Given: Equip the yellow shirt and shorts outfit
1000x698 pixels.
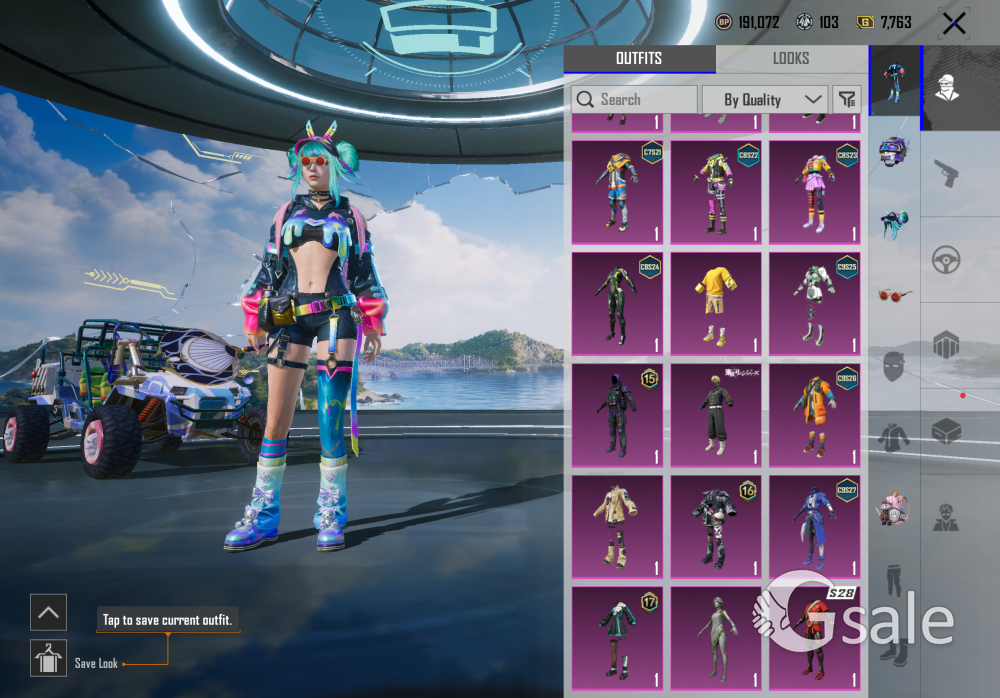Looking at the screenshot, I should (x=715, y=303).
